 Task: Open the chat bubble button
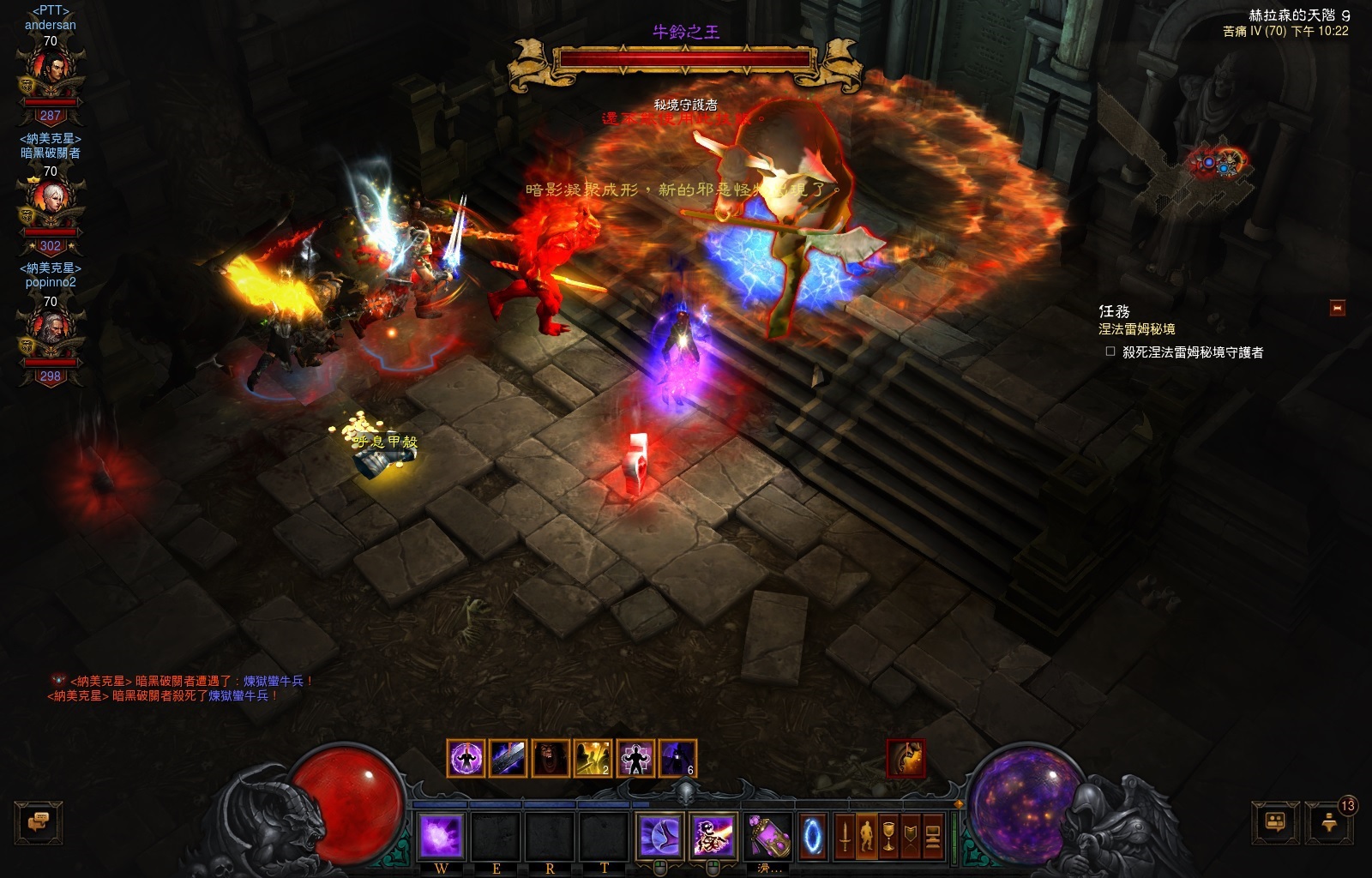point(39,822)
